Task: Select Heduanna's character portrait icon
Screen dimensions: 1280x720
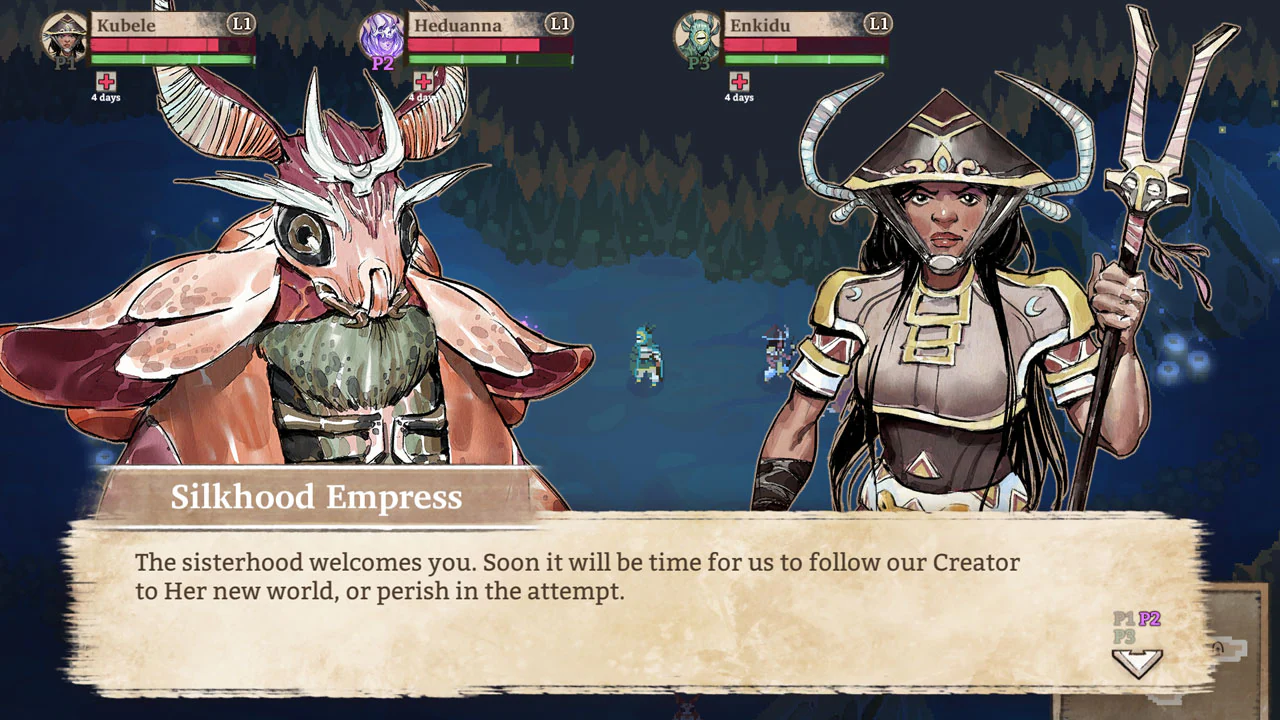Action: (384, 35)
